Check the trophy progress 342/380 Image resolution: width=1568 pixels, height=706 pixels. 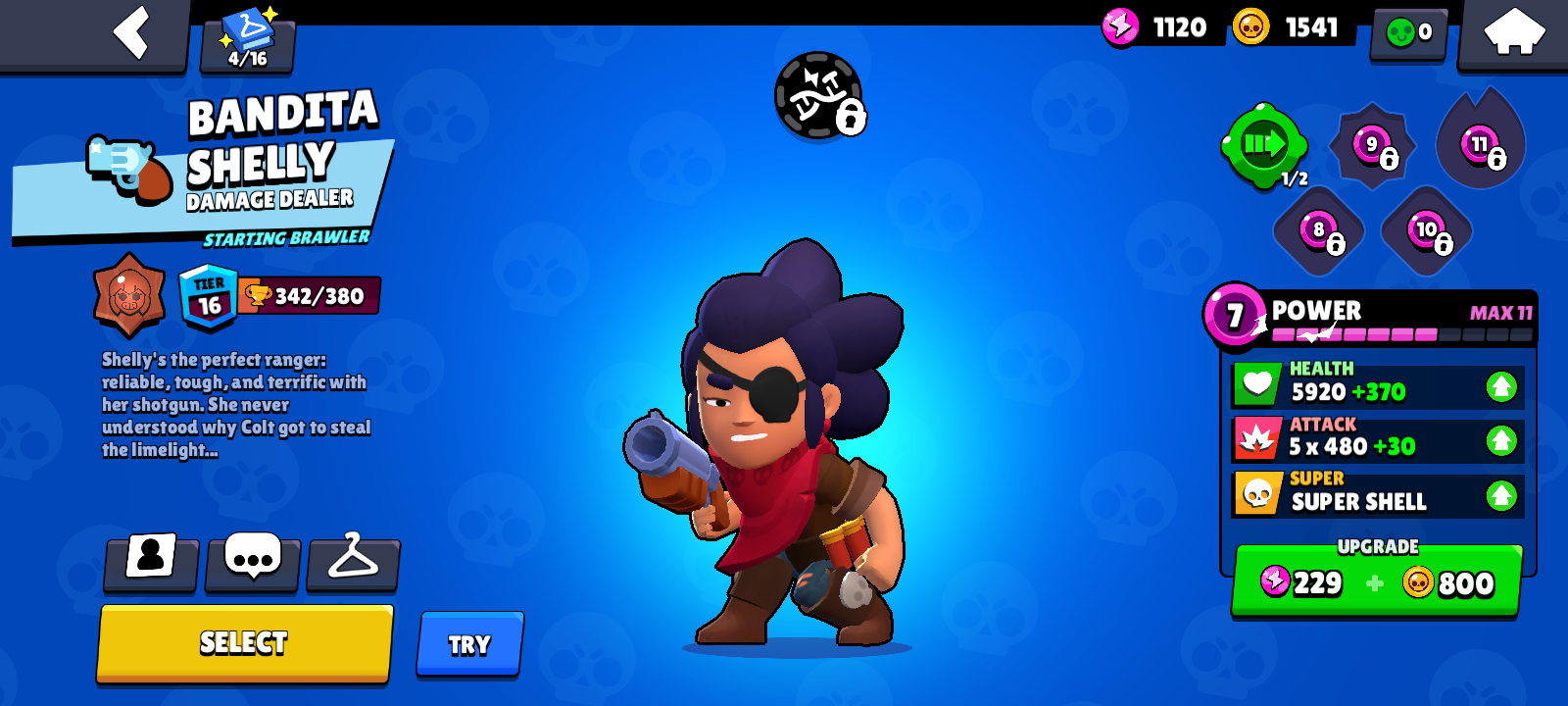[309, 294]
